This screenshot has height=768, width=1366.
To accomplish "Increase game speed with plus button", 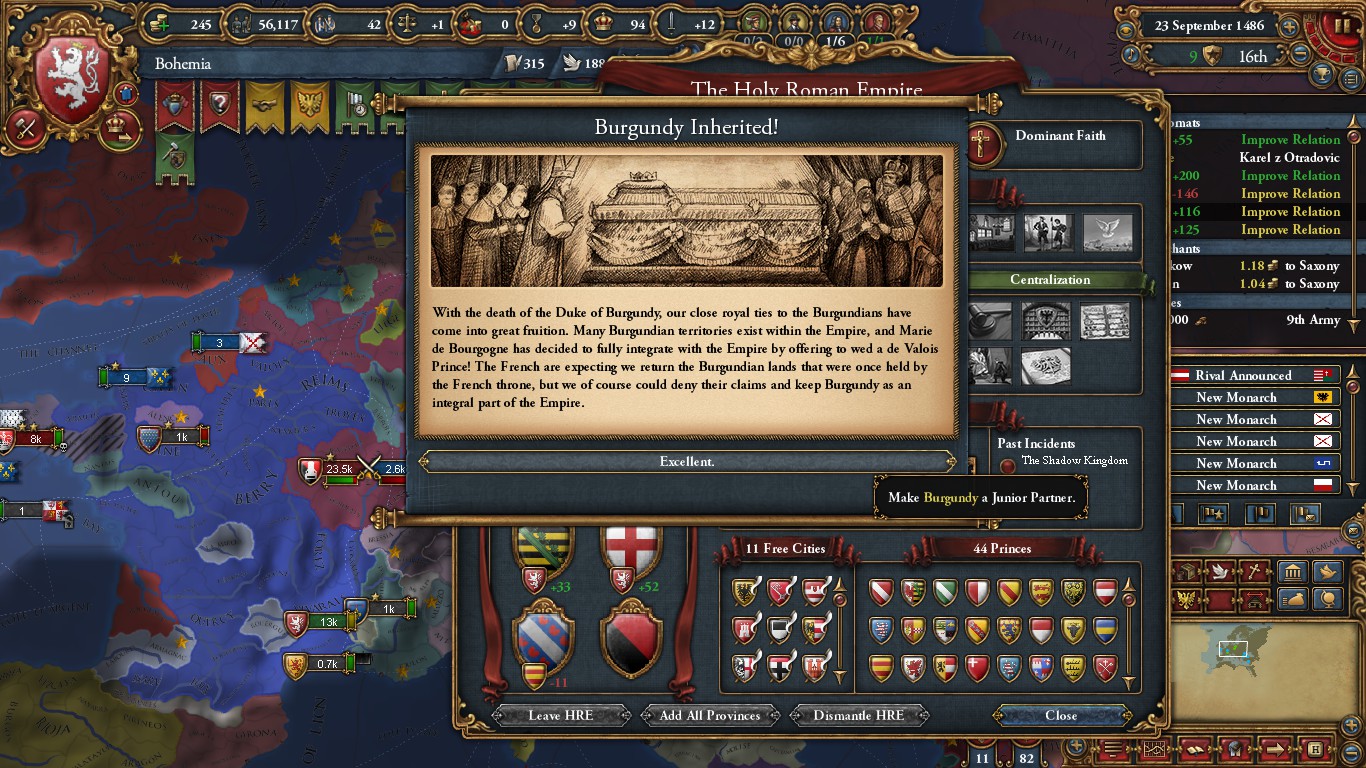I will point(1290,27).
